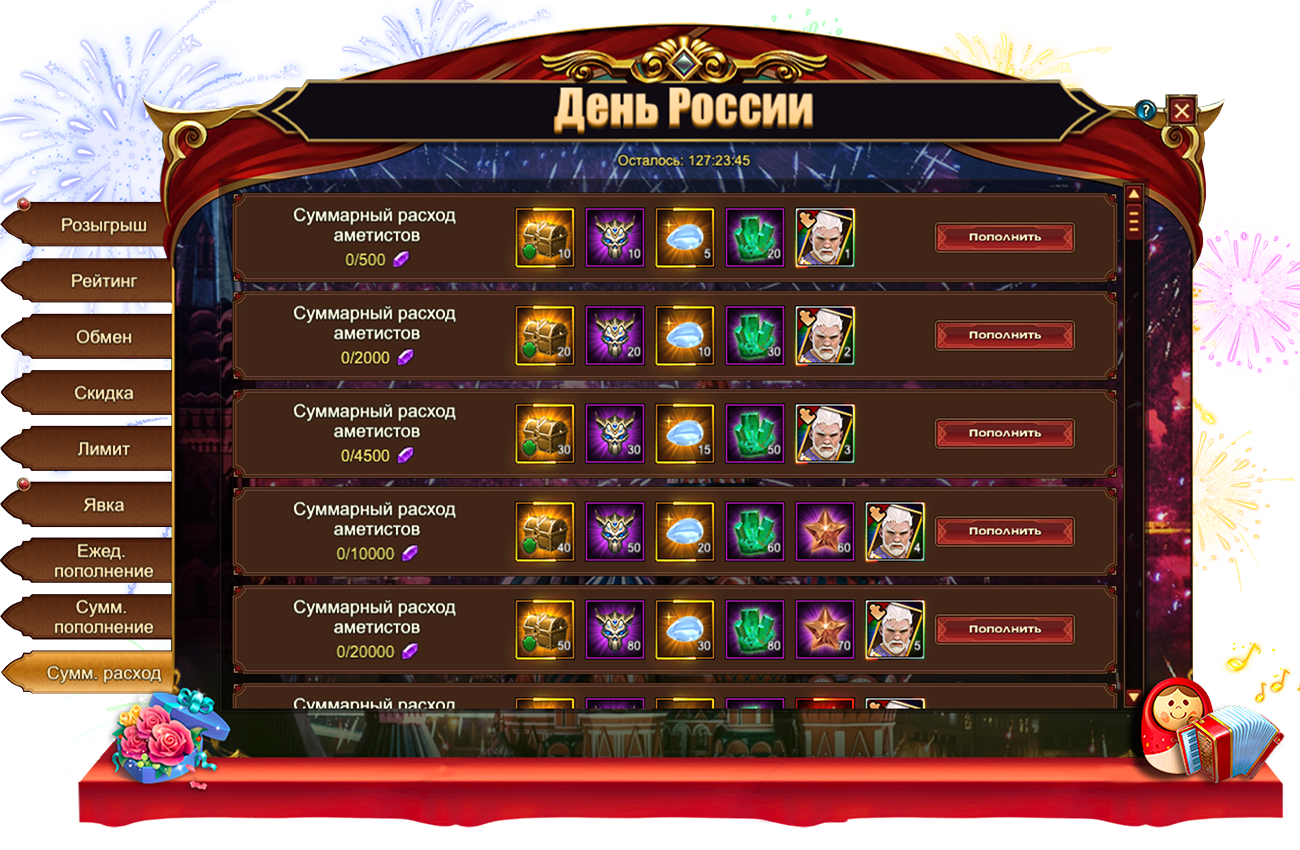Screen dimensions: 1300x850
Task: Select the Сумм. пополнение tab
Action: [103, 617]
